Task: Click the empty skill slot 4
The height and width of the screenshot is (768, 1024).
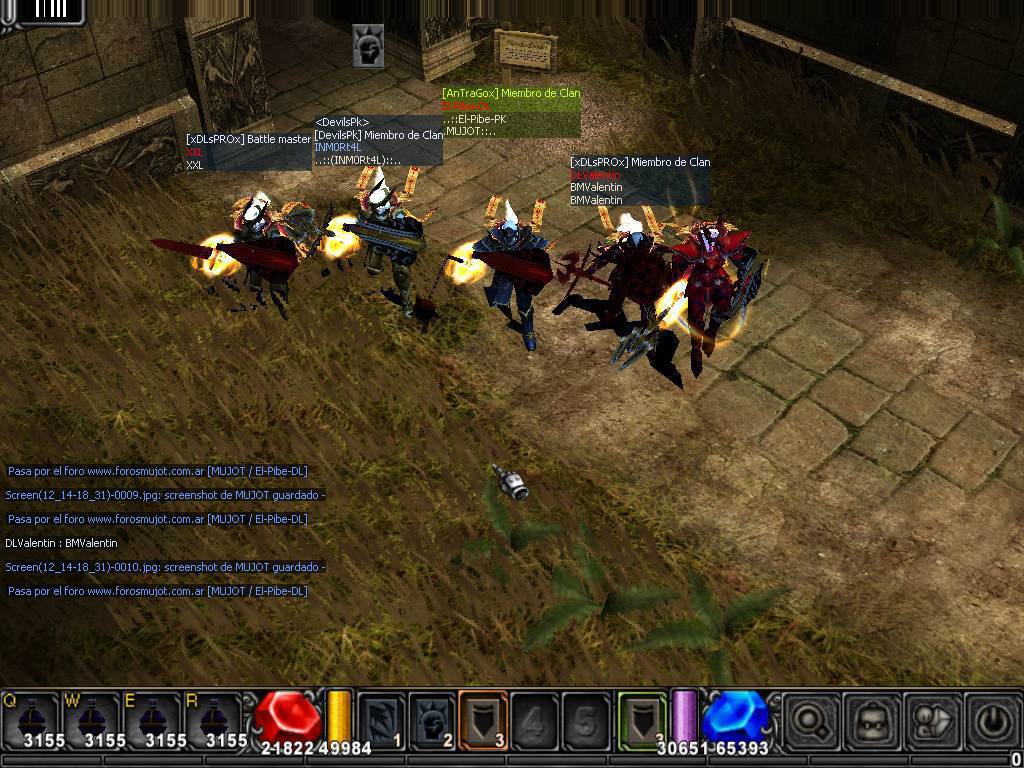Action: 535,720
